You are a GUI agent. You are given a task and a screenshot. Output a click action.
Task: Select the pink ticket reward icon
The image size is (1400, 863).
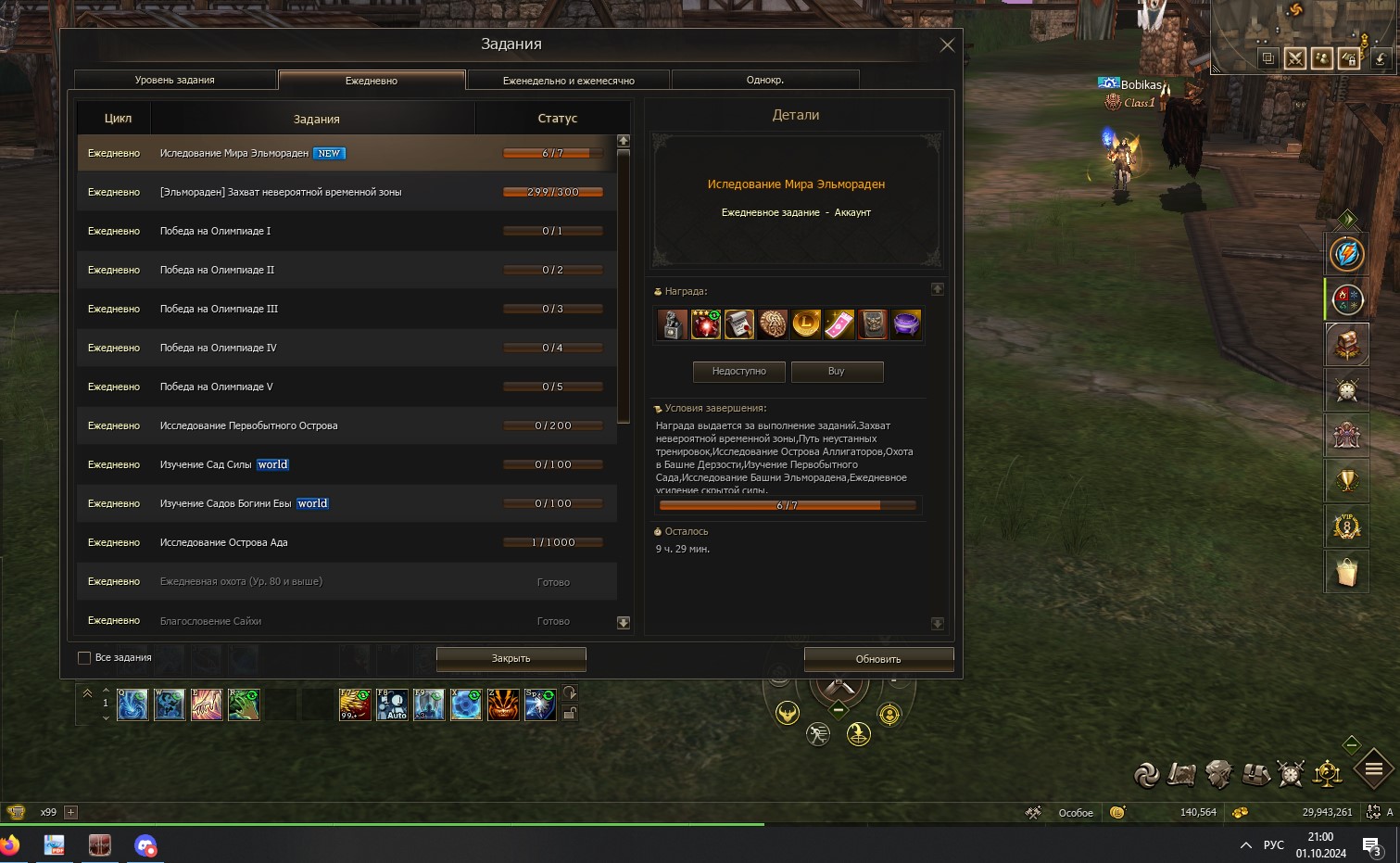(x=839, y=324)
